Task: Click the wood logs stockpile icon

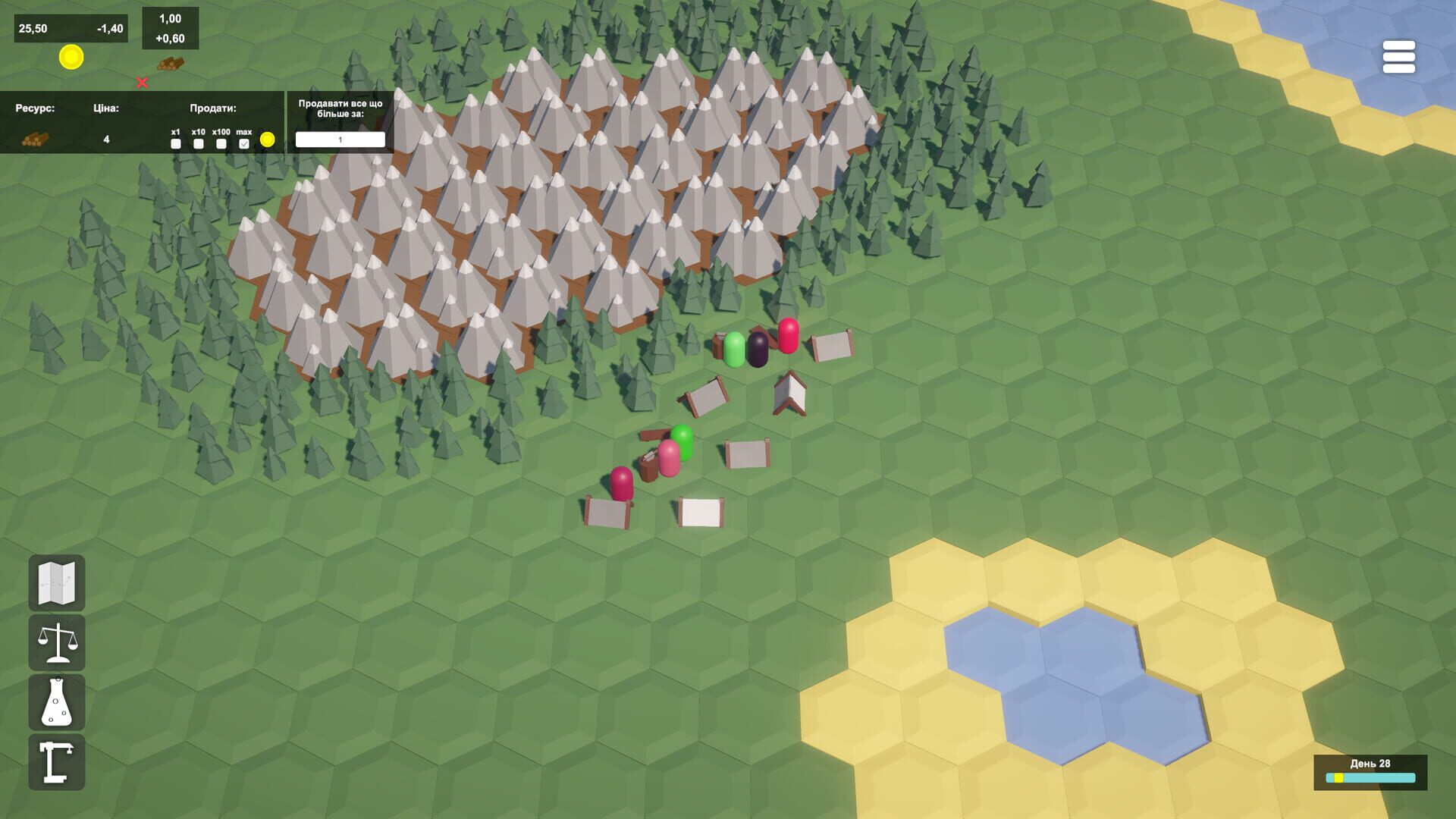Action: (171, 64)
